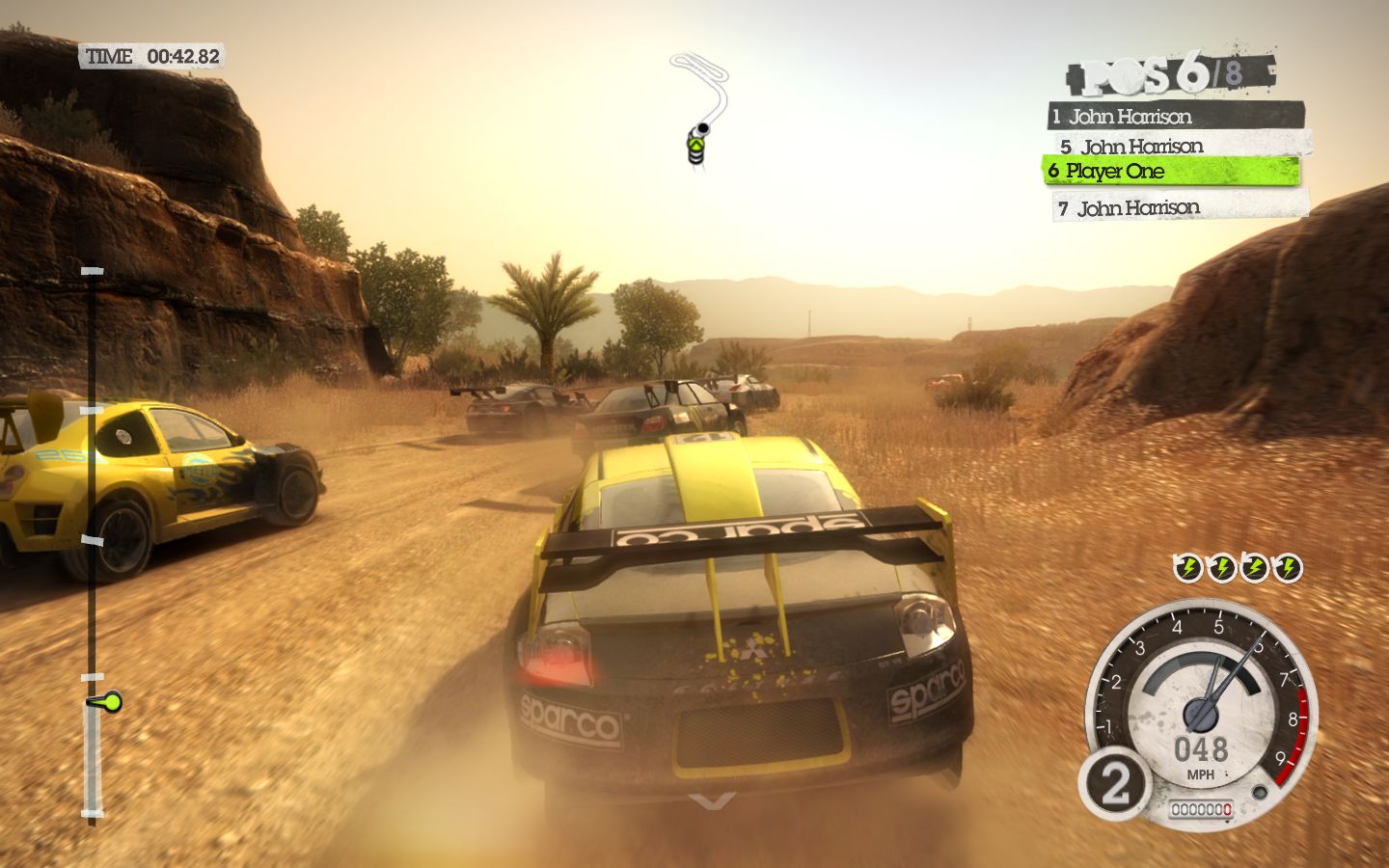
Task: Choose the first-place John Harrison row
Action: click(1175, 117)
